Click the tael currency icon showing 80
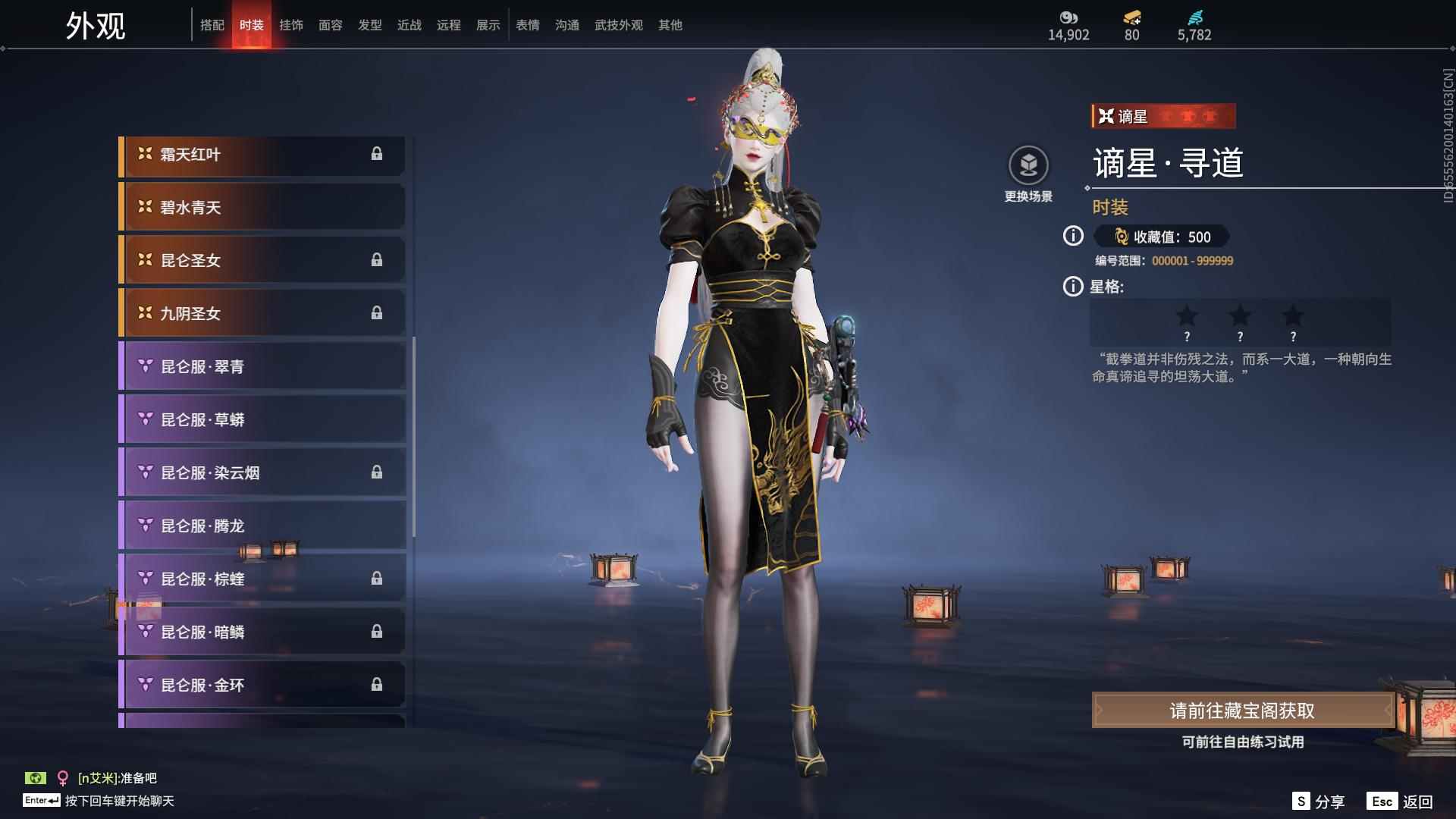The height and width of the screenshot is (819, 1456). pyautogui.click(x=1130, y=23)
